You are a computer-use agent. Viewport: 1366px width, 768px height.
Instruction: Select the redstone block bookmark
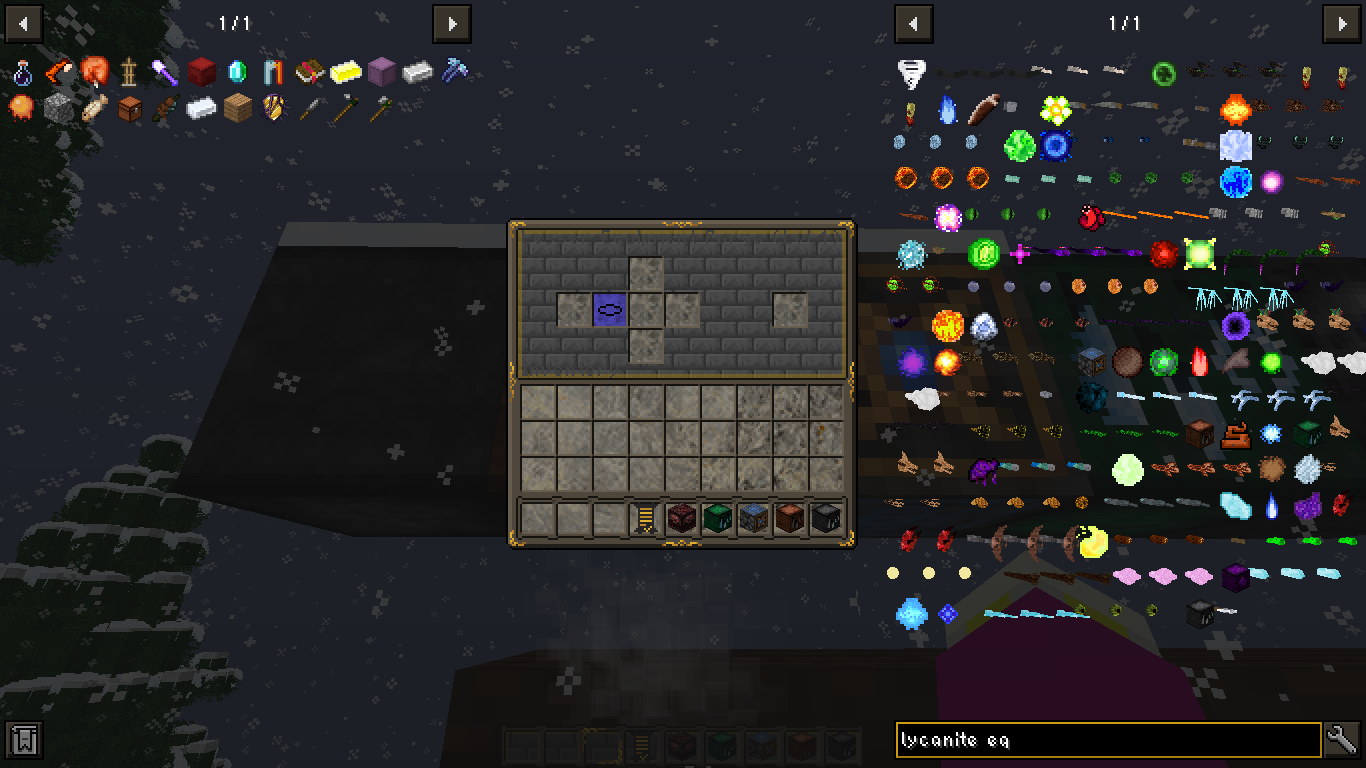[x=200, y=73]
